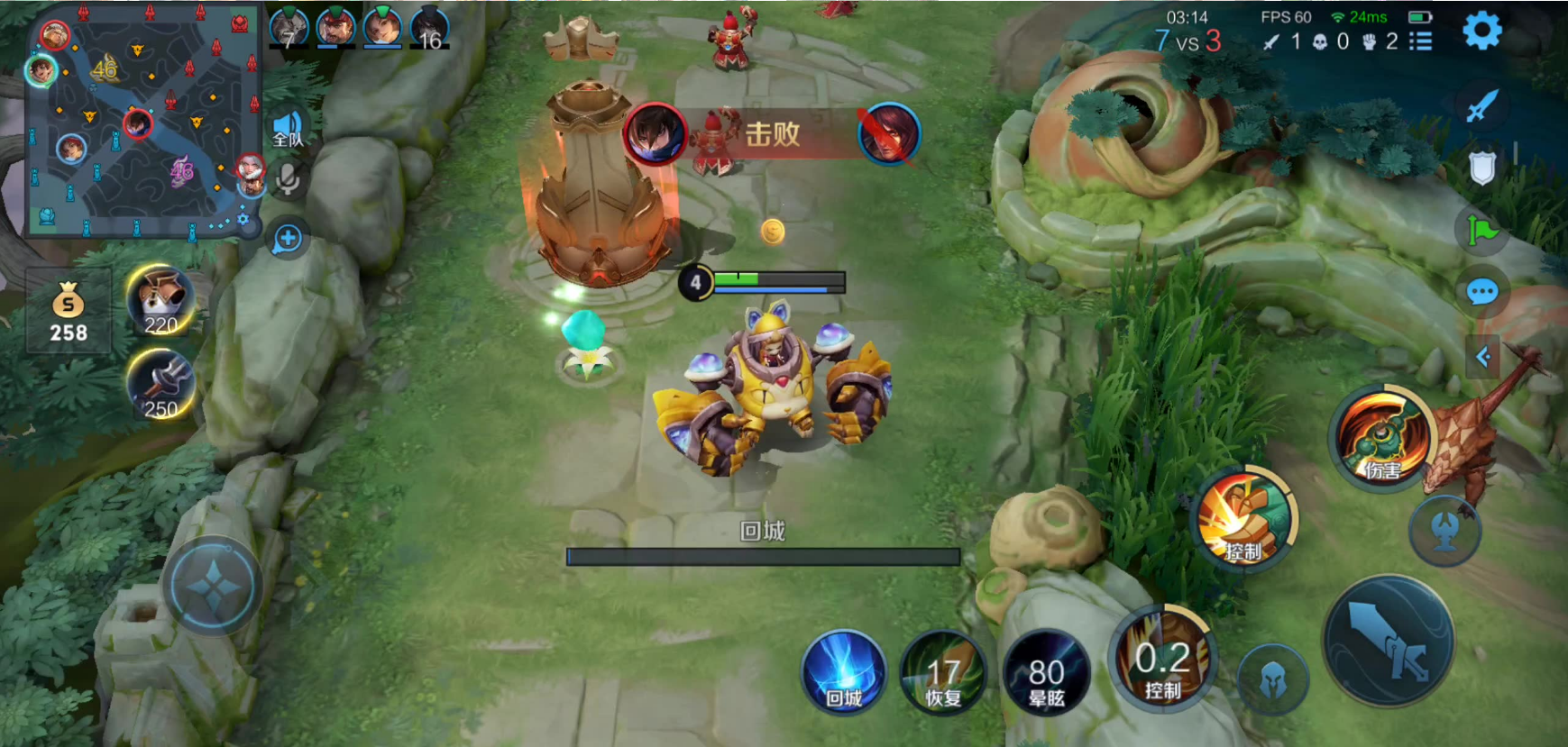Cast the bottom 控制 skill on cooldown
Screen dimensions: 1568x747
pos(1162,662)
